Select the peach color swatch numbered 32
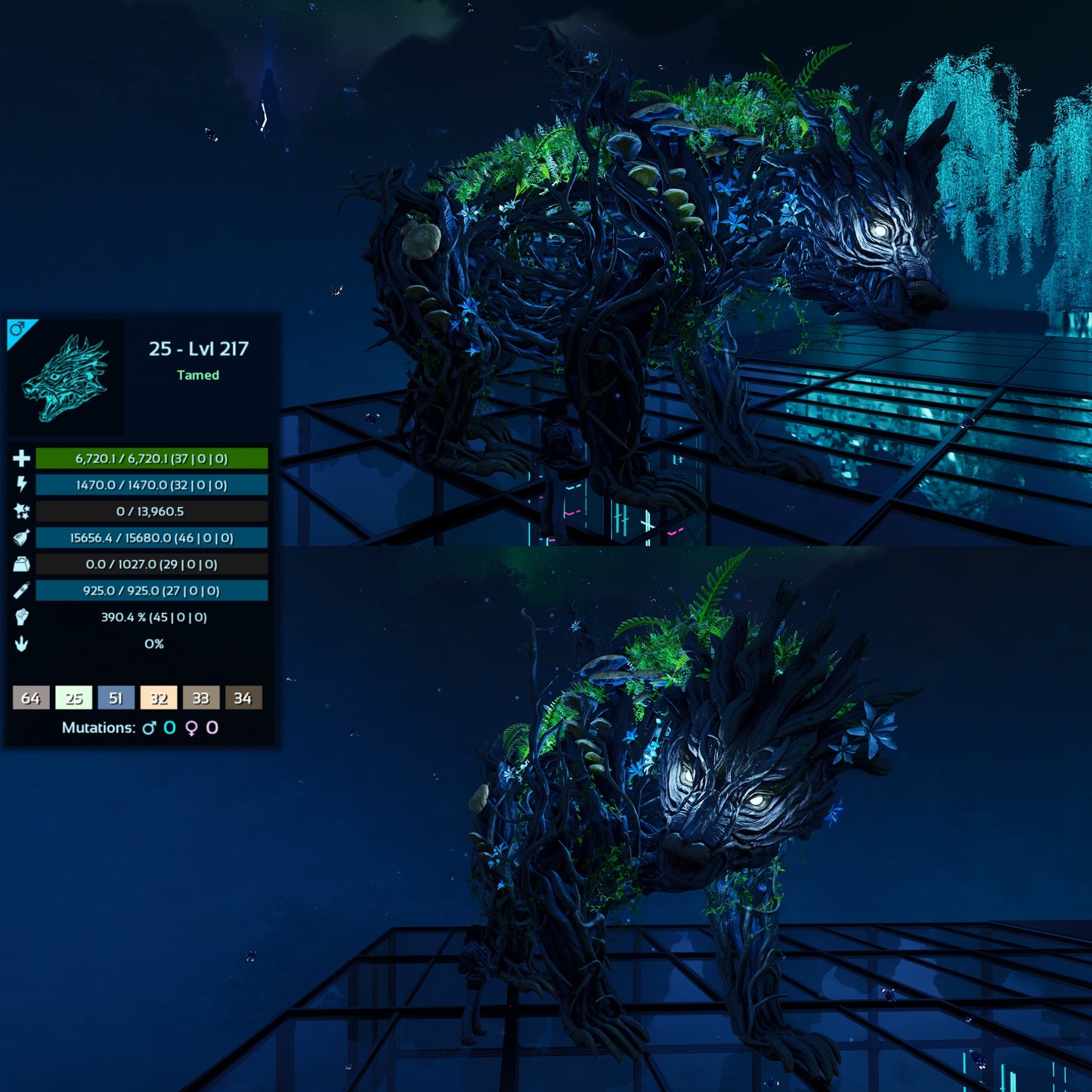The height and width of the screenshot is (1092, 1092). tap(158, 698)
